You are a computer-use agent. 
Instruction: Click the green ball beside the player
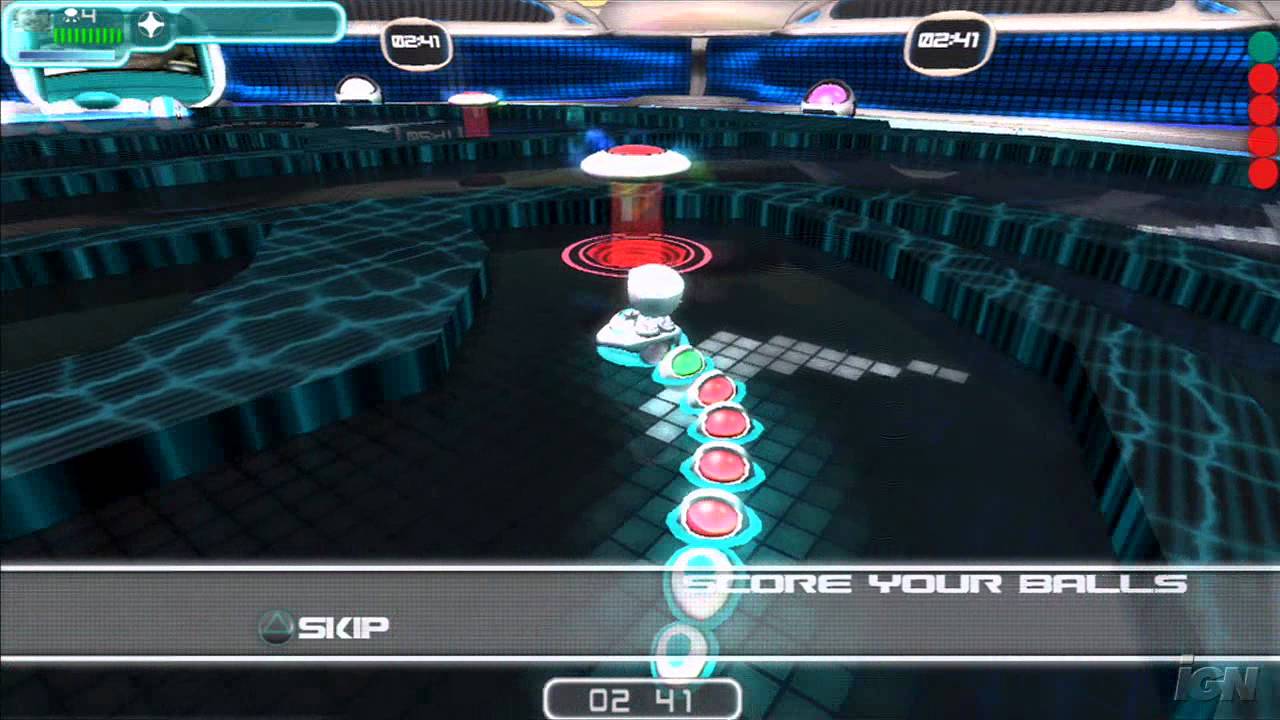[x=688, y=363]
